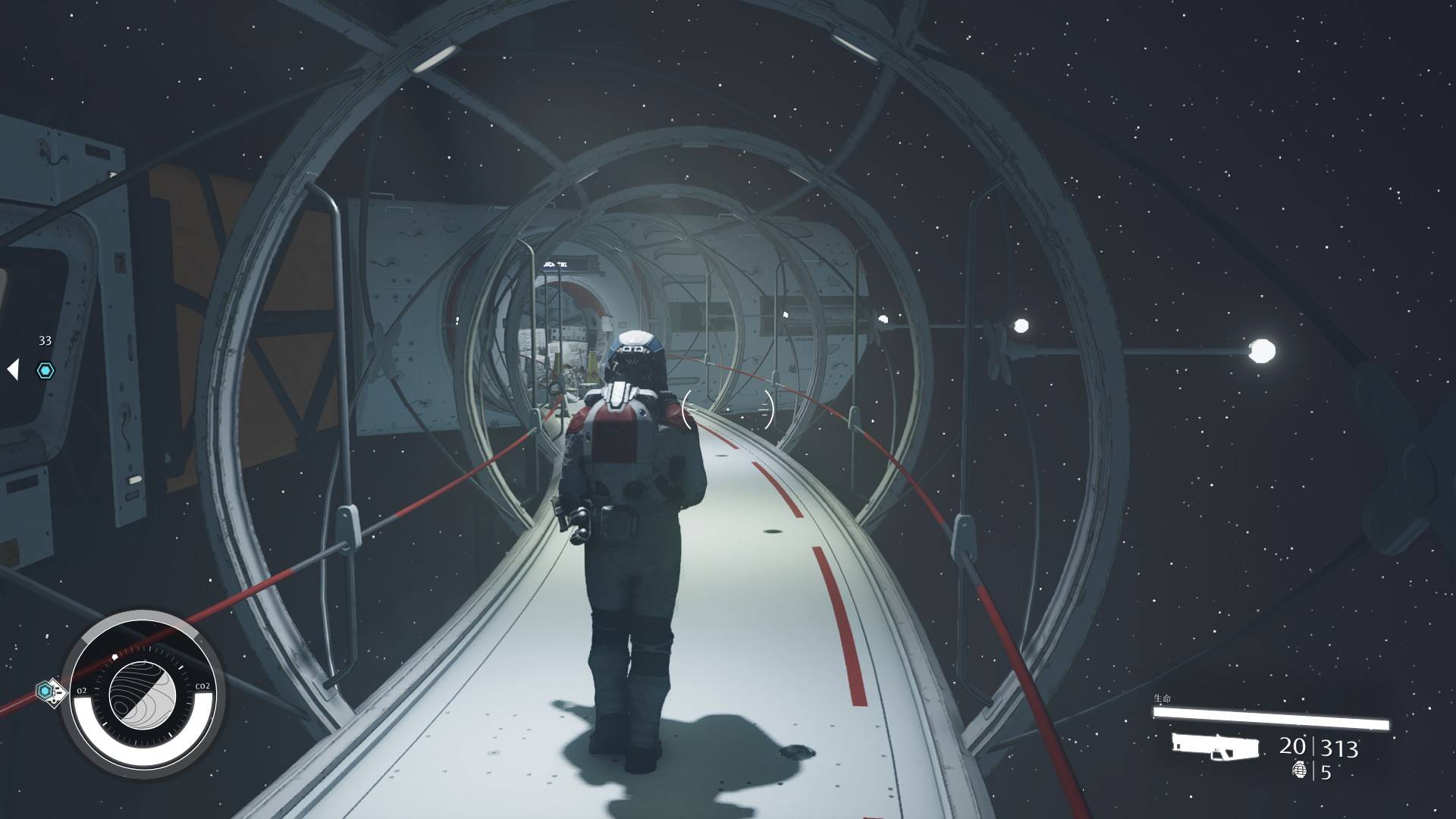Click the circular planet compass gauge

coord(143,691)
